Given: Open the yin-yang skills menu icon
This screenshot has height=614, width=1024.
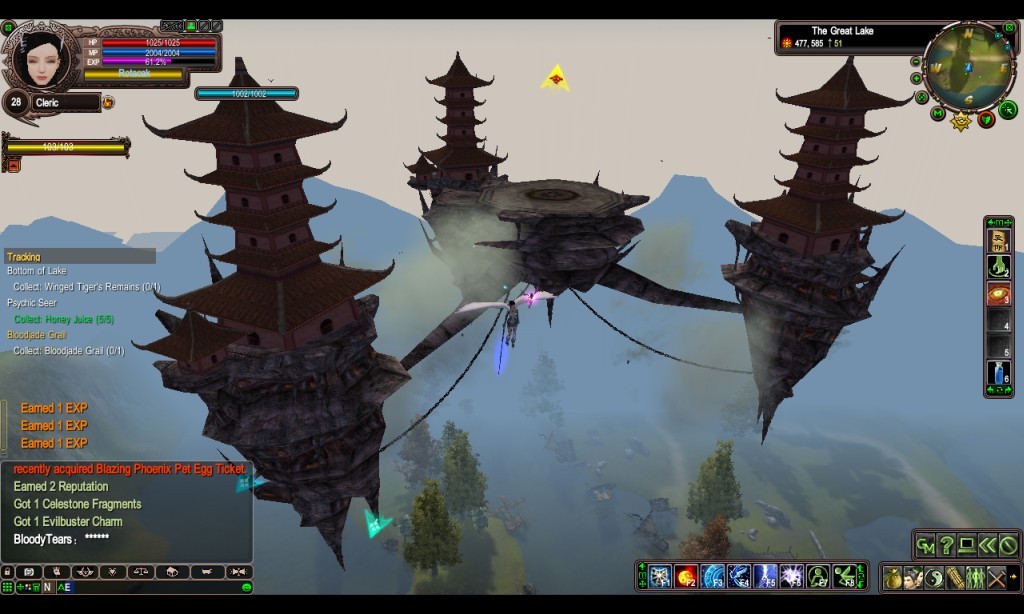Looking at the screenshot, I should click(x=933, y=577).
